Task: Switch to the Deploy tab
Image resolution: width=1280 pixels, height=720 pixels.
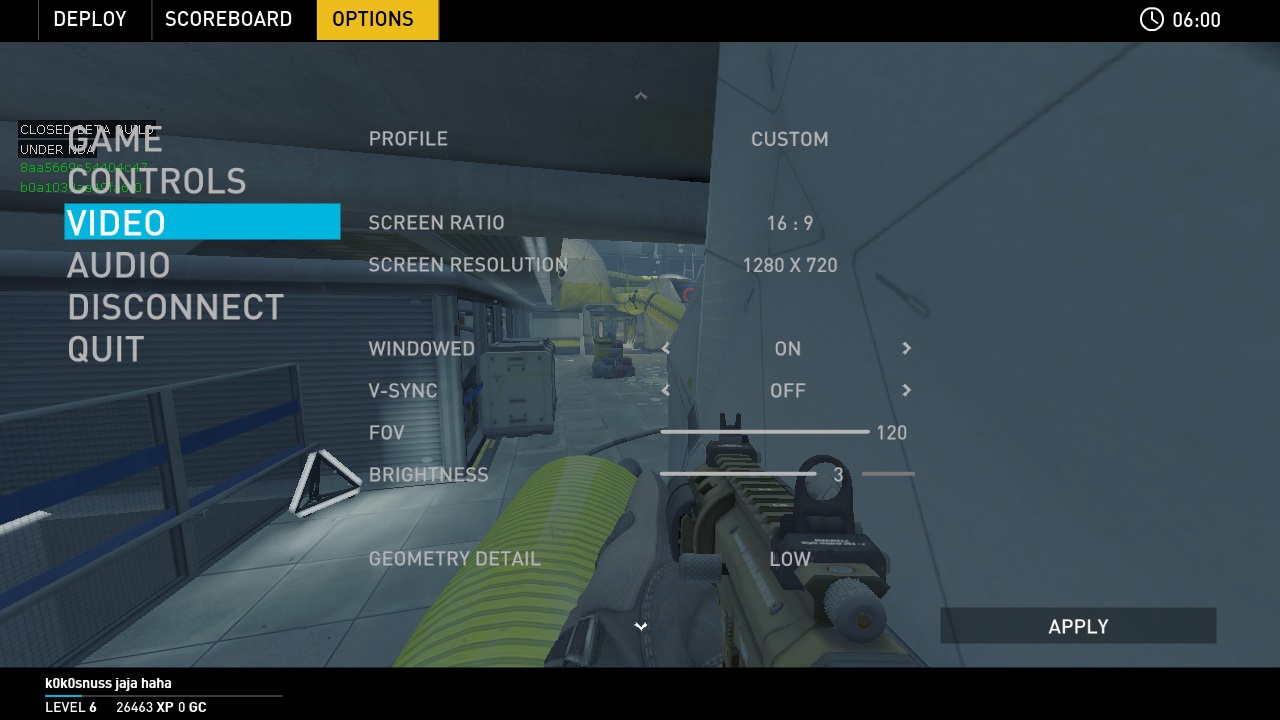Action: pyautogui.click(x=90, y=19)
